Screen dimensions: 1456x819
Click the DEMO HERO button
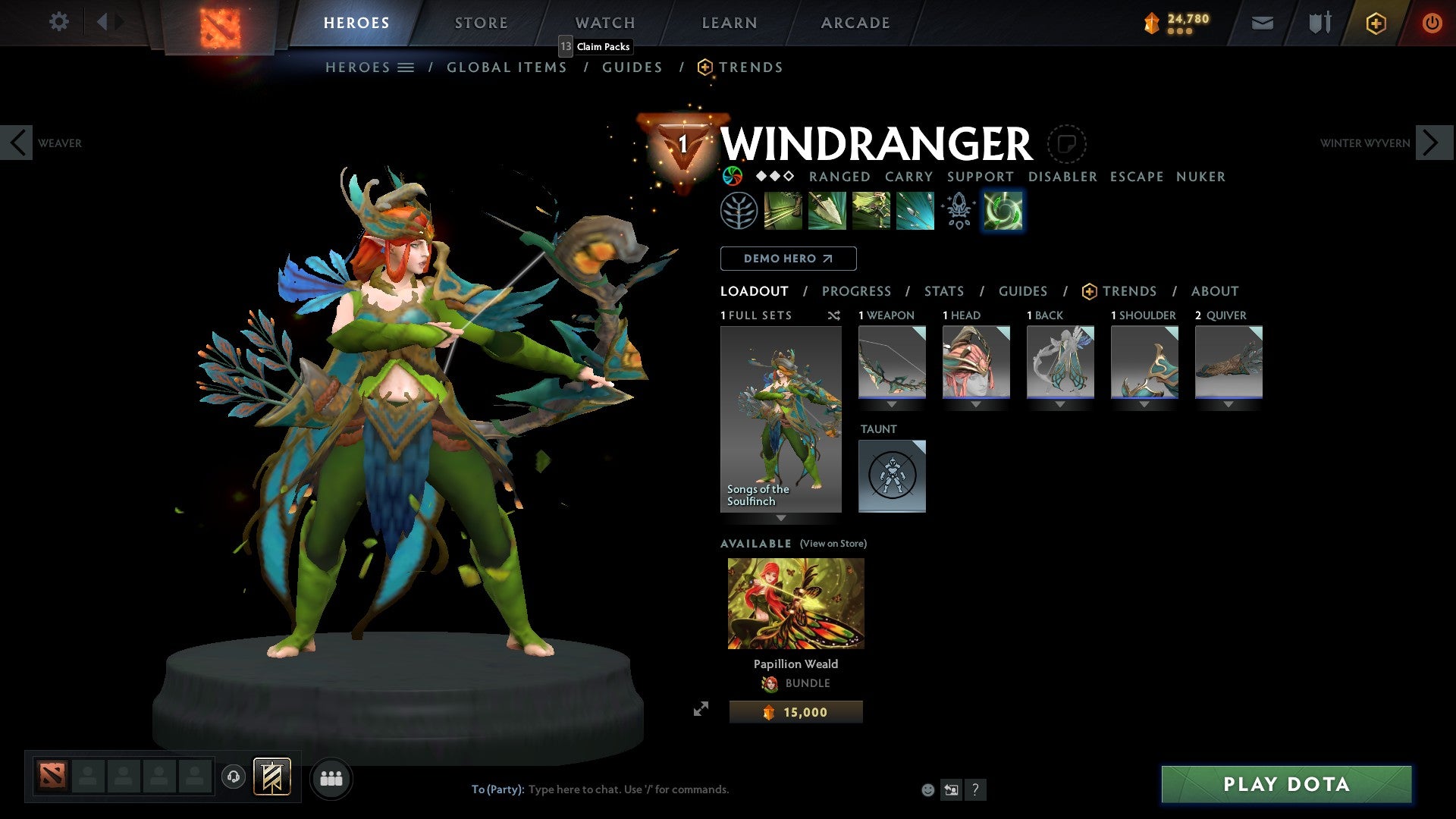[x=787, y=258]
